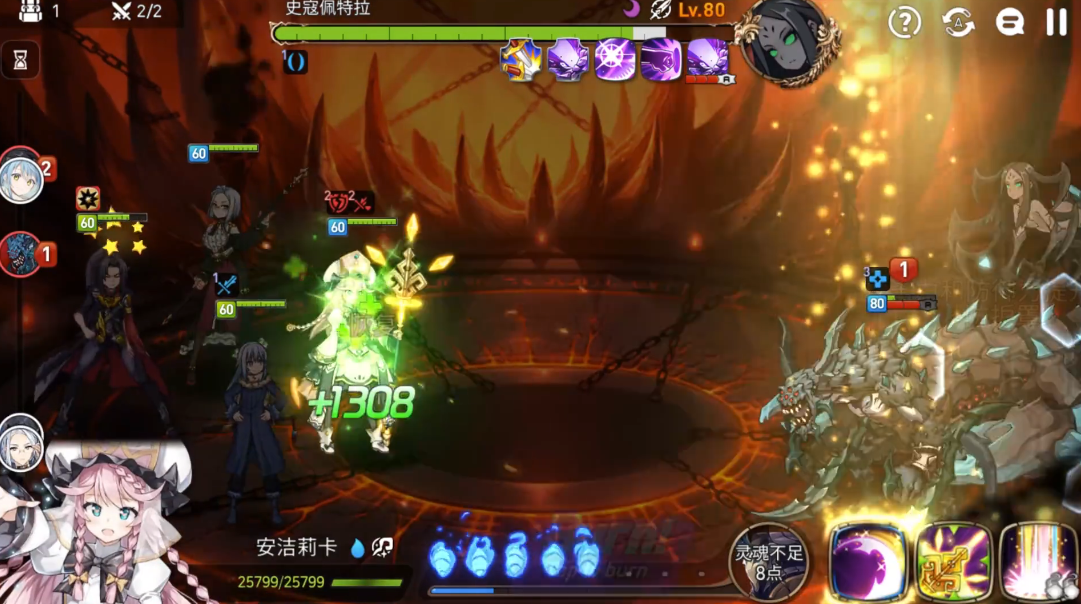Activate the golden staff skill
1081x604 pixels.
[953, 562]
